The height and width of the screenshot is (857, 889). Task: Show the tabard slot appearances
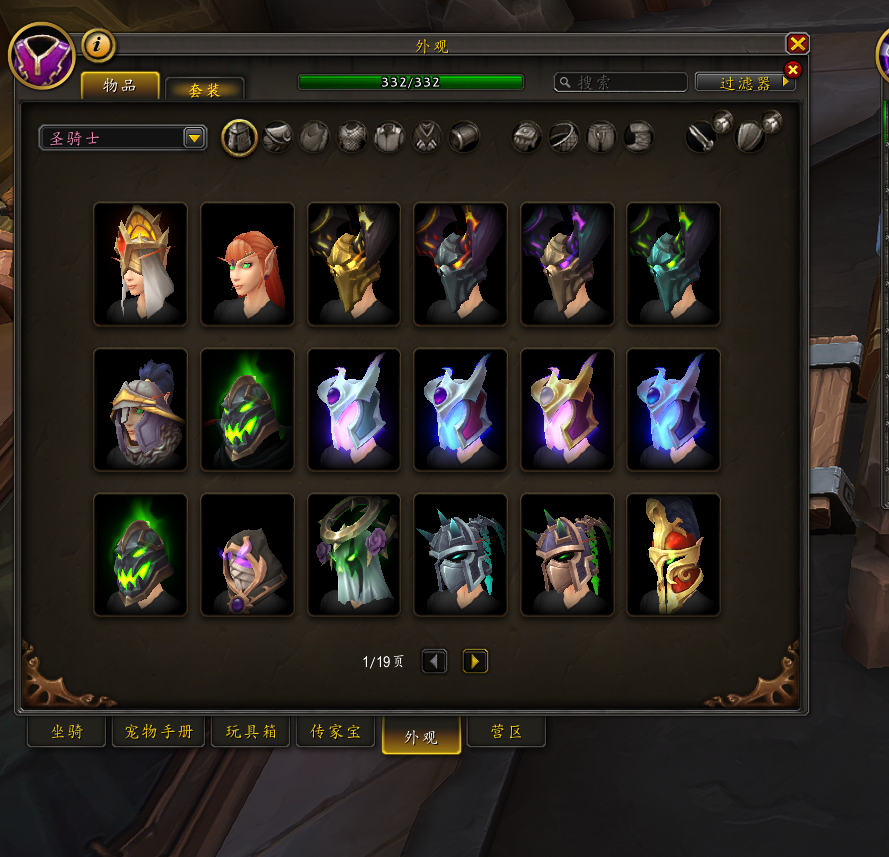427,137
